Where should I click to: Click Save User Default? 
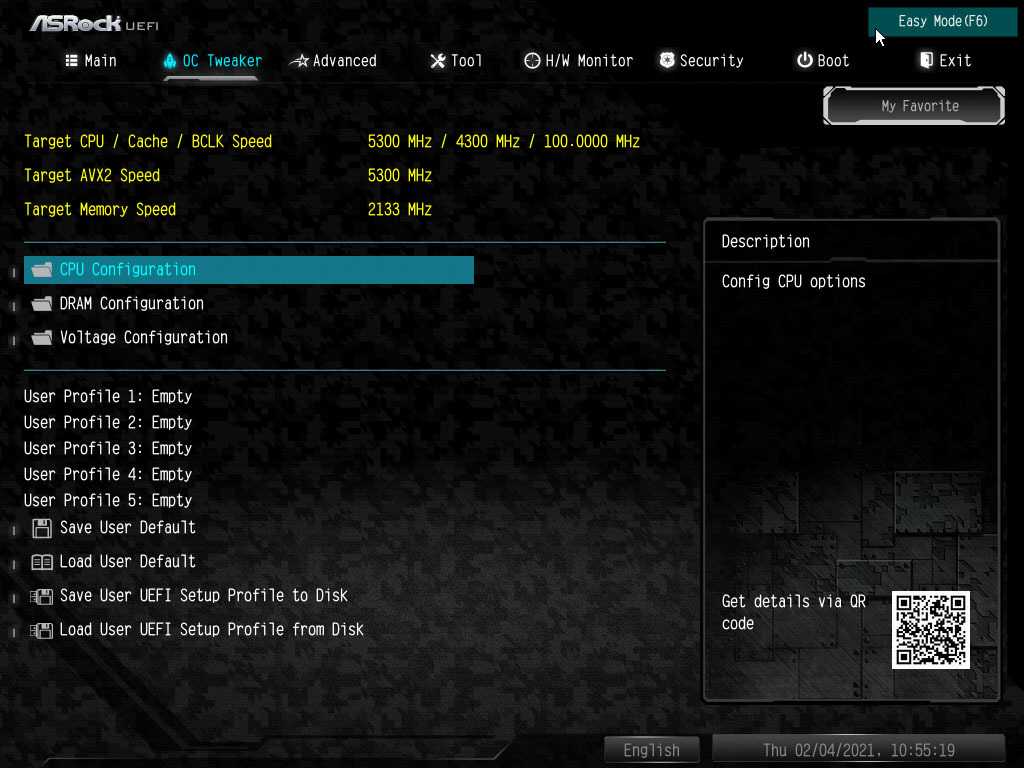coord(127,528)
